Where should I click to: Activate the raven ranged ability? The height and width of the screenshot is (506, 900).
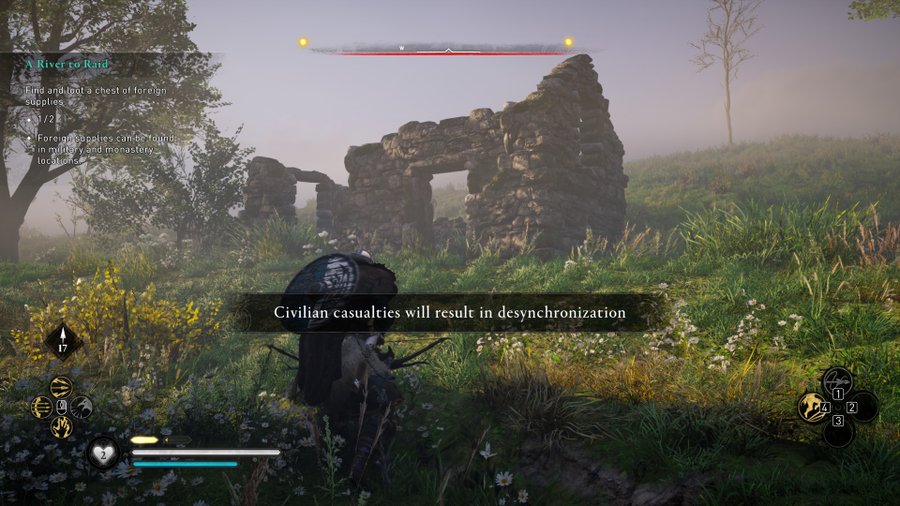click(82, 407)
